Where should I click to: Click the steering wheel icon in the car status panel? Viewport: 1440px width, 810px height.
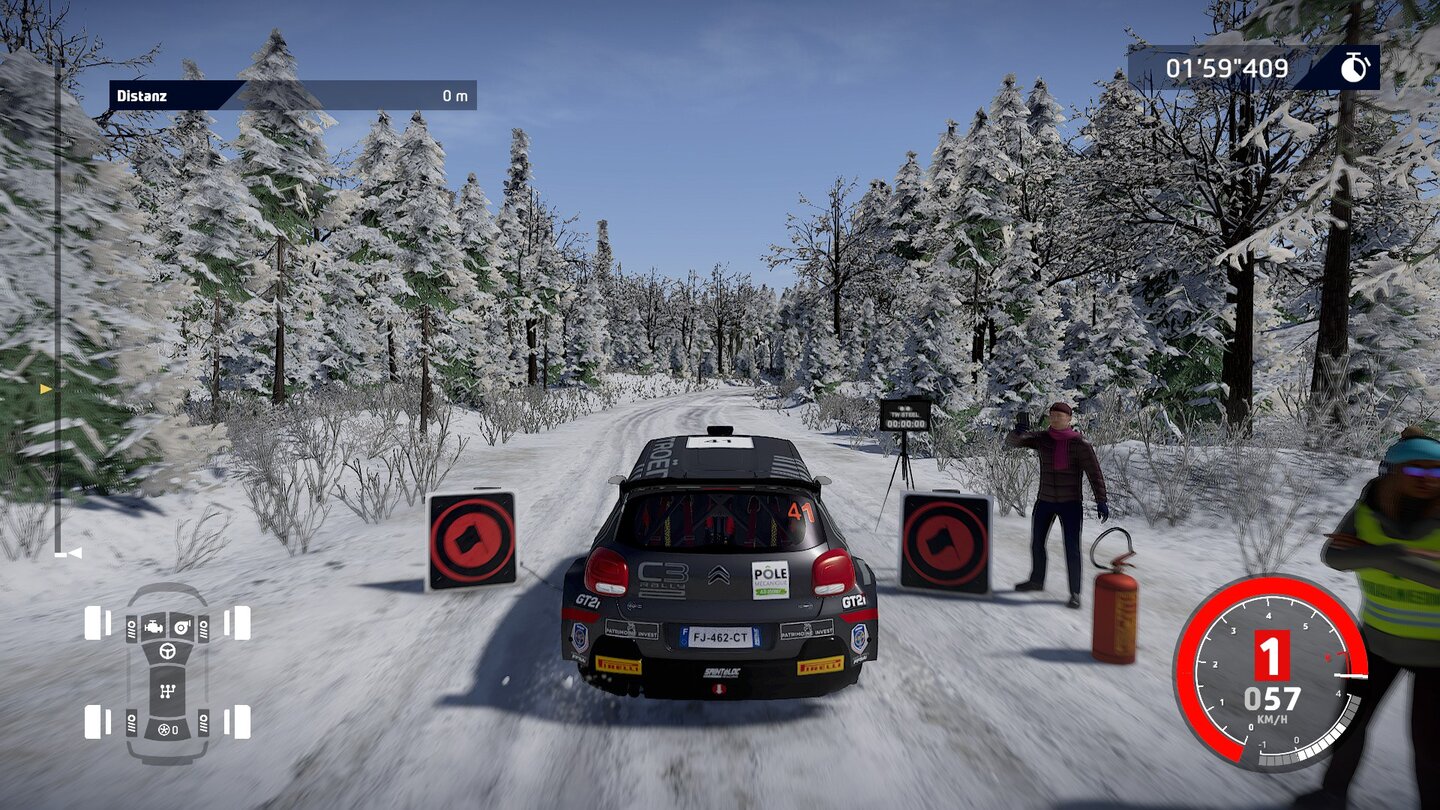pyautogui.click(x=168, y=651)
